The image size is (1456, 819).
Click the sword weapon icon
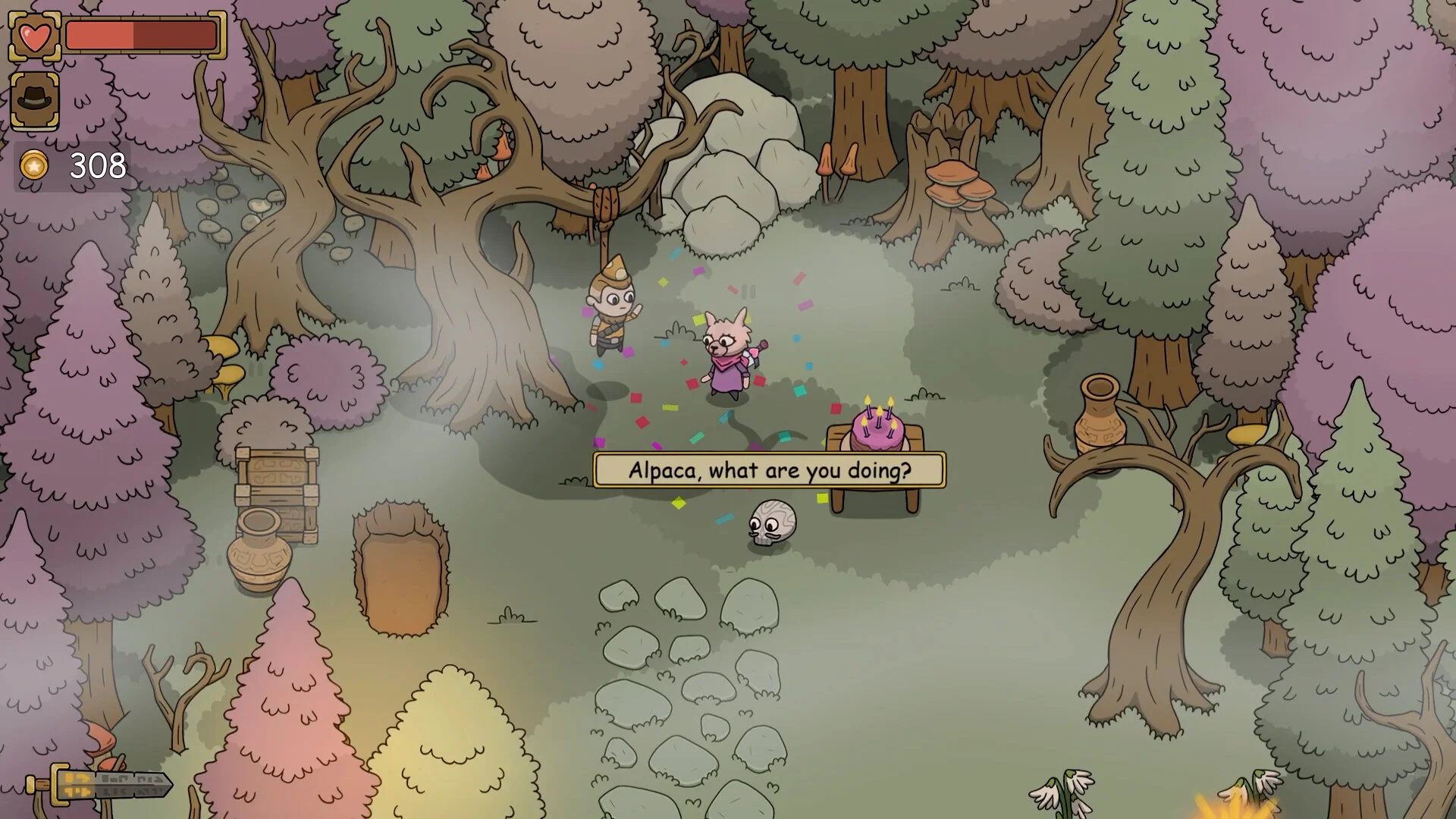click(99, 785)
